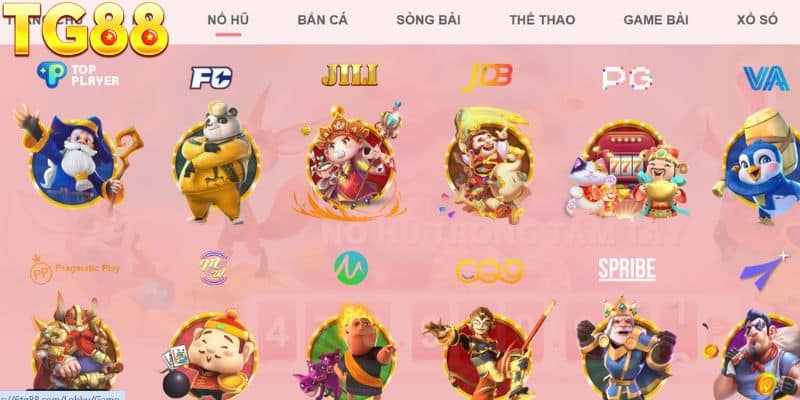Choose the GAME BÀI tab

656,20
